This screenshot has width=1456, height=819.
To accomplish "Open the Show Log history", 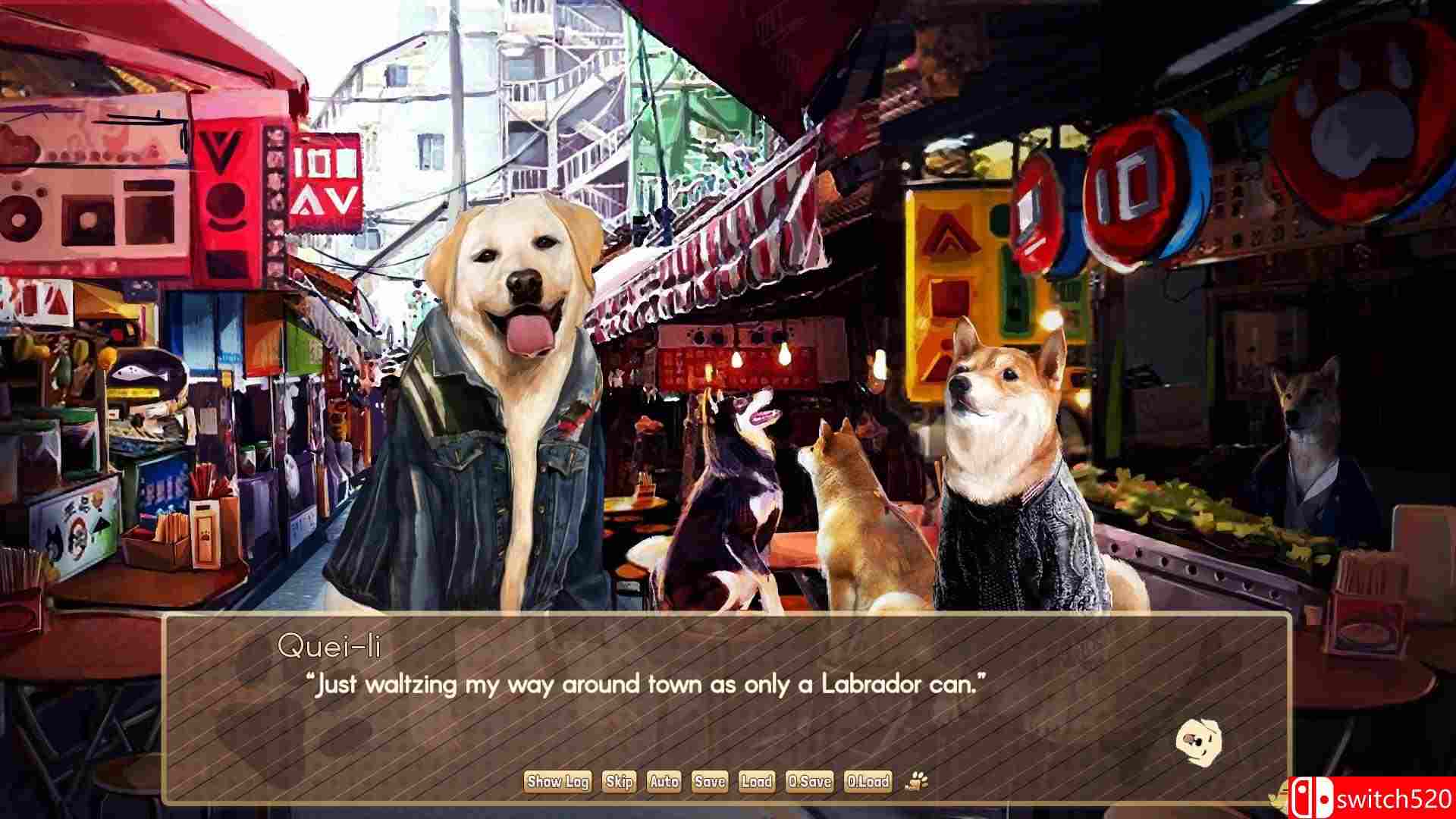I will coord(559,782).
